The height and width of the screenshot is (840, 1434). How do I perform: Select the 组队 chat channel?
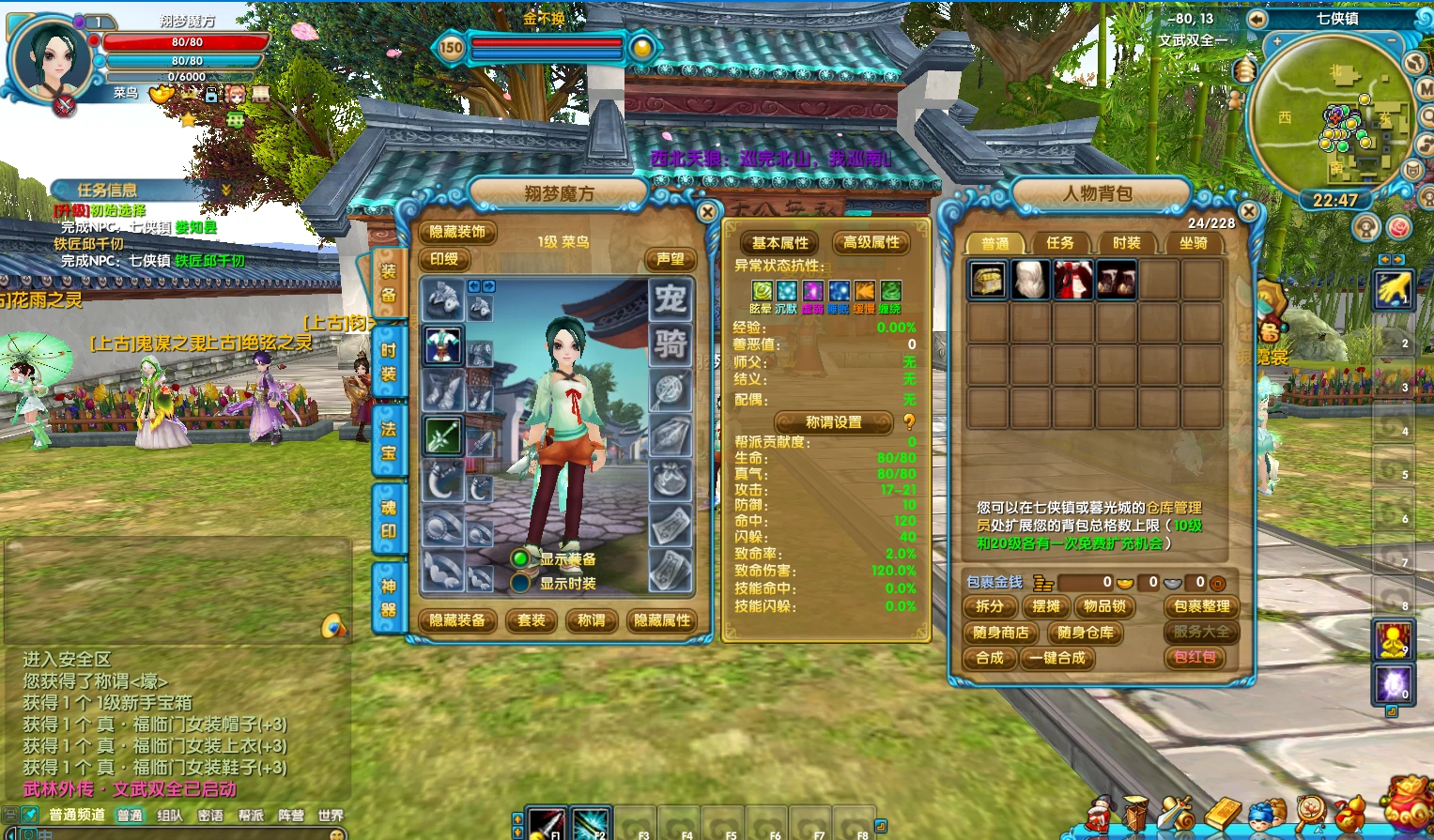pos(170,816)
